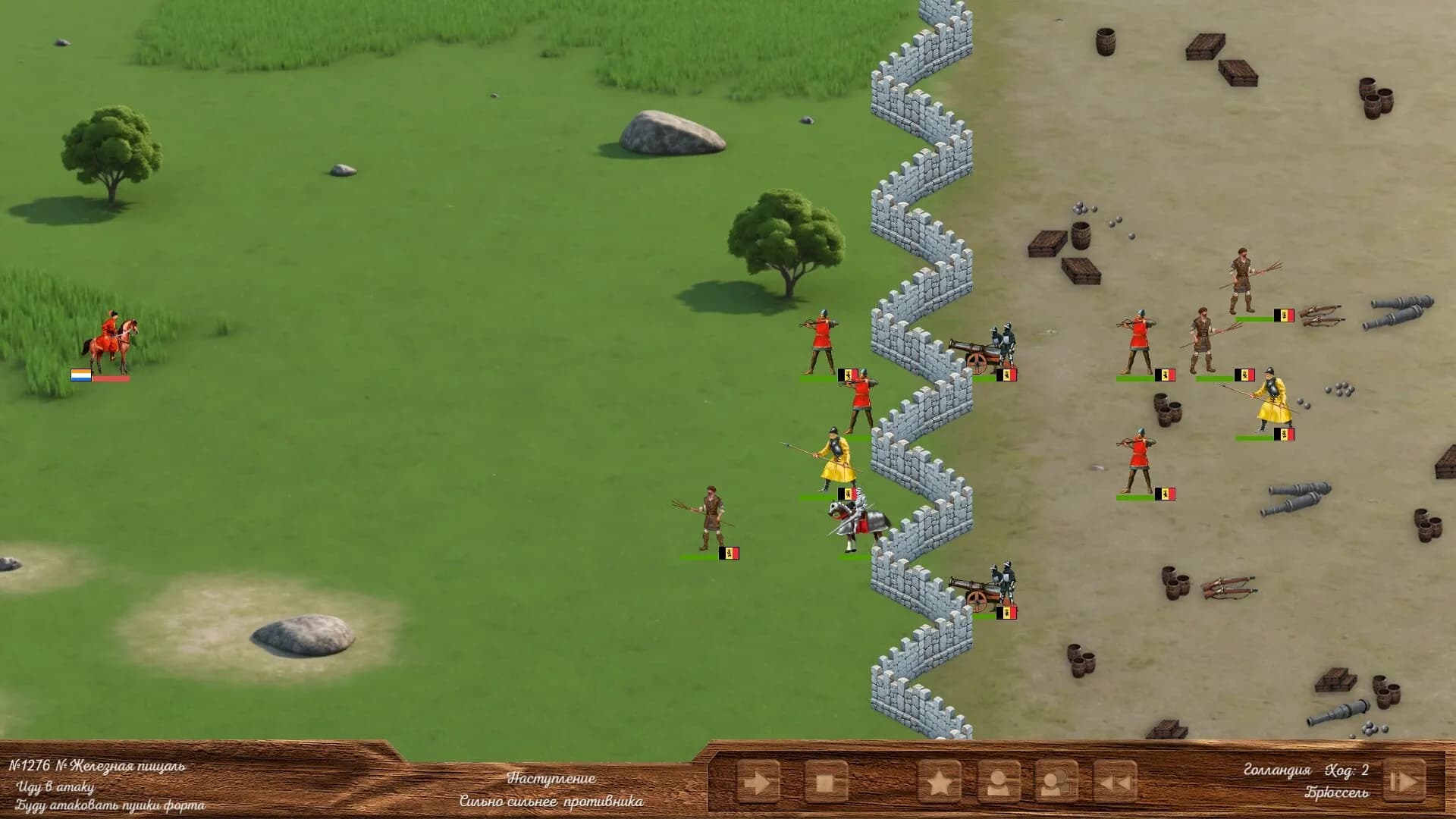Viewport: 1456px width, 819px height.
Task: Click the right arrow move button
Action: [x=758, y=782]
